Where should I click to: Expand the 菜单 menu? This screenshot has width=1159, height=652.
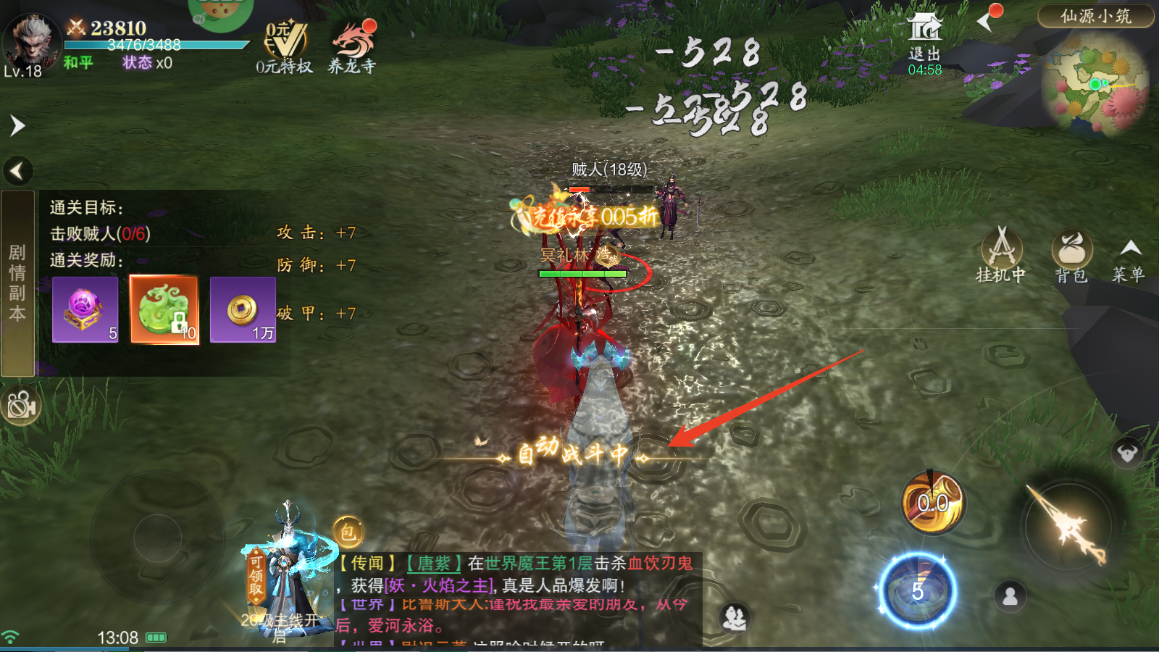(1129, 260)
